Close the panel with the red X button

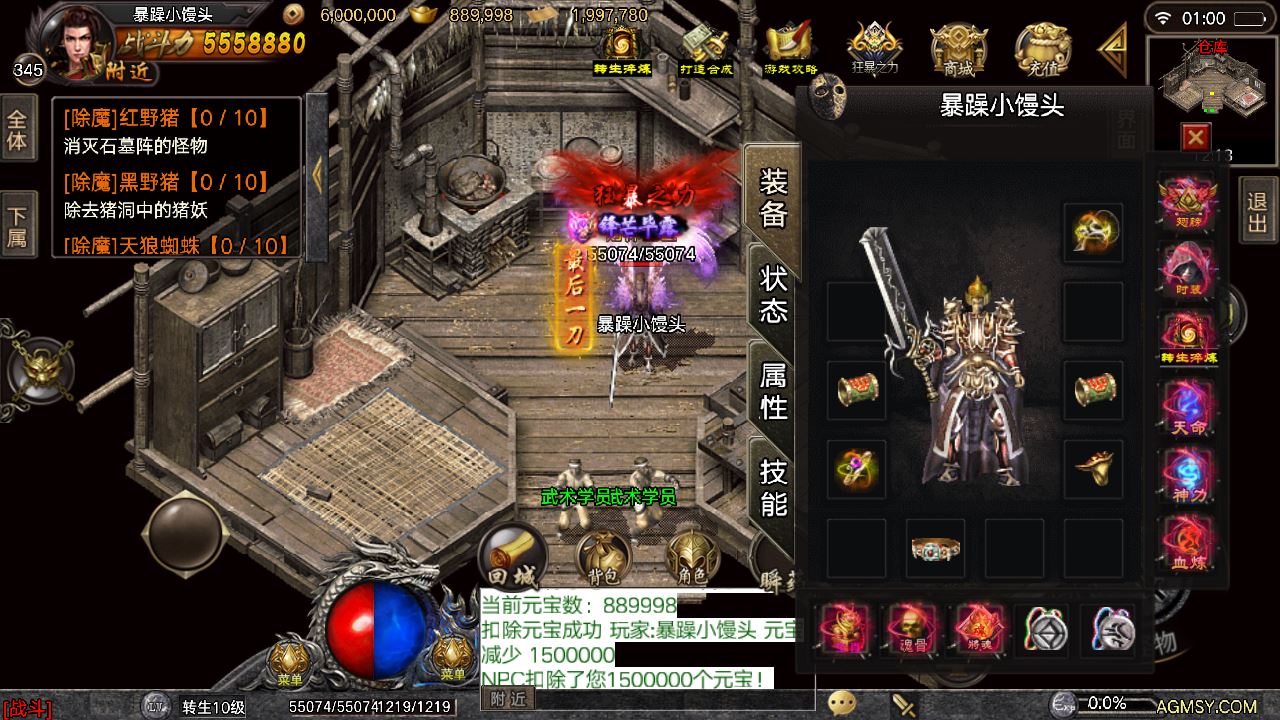(1195, 137)
